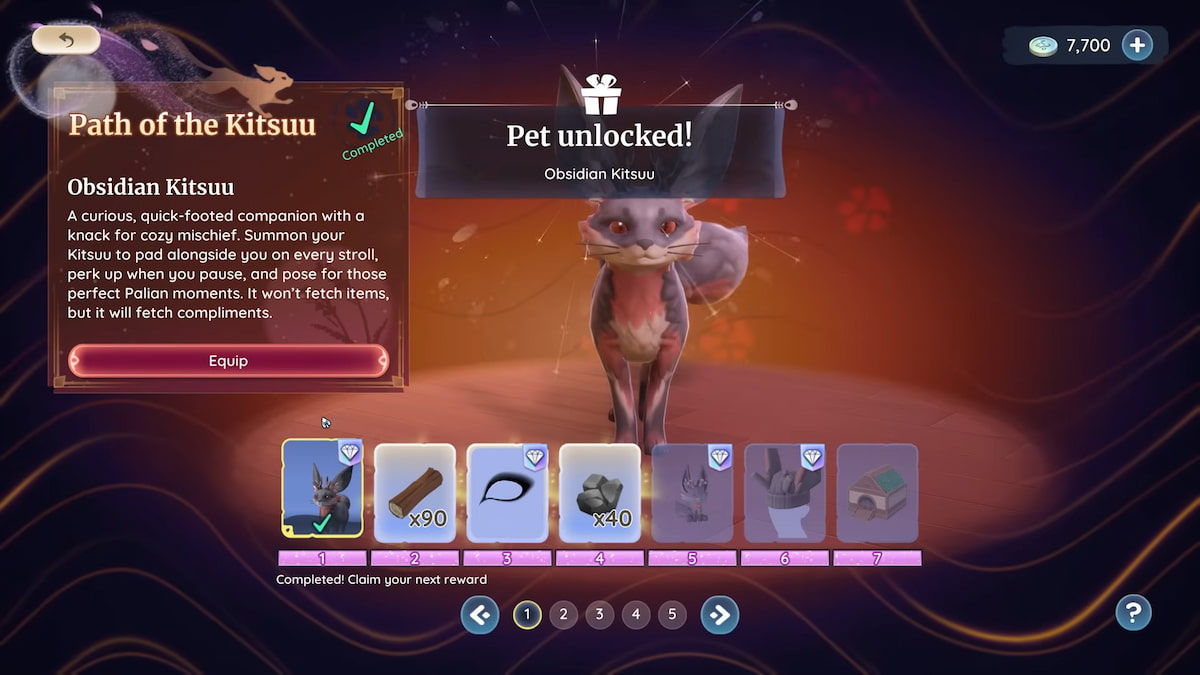Open page 5 of rewards

[672, 615]
